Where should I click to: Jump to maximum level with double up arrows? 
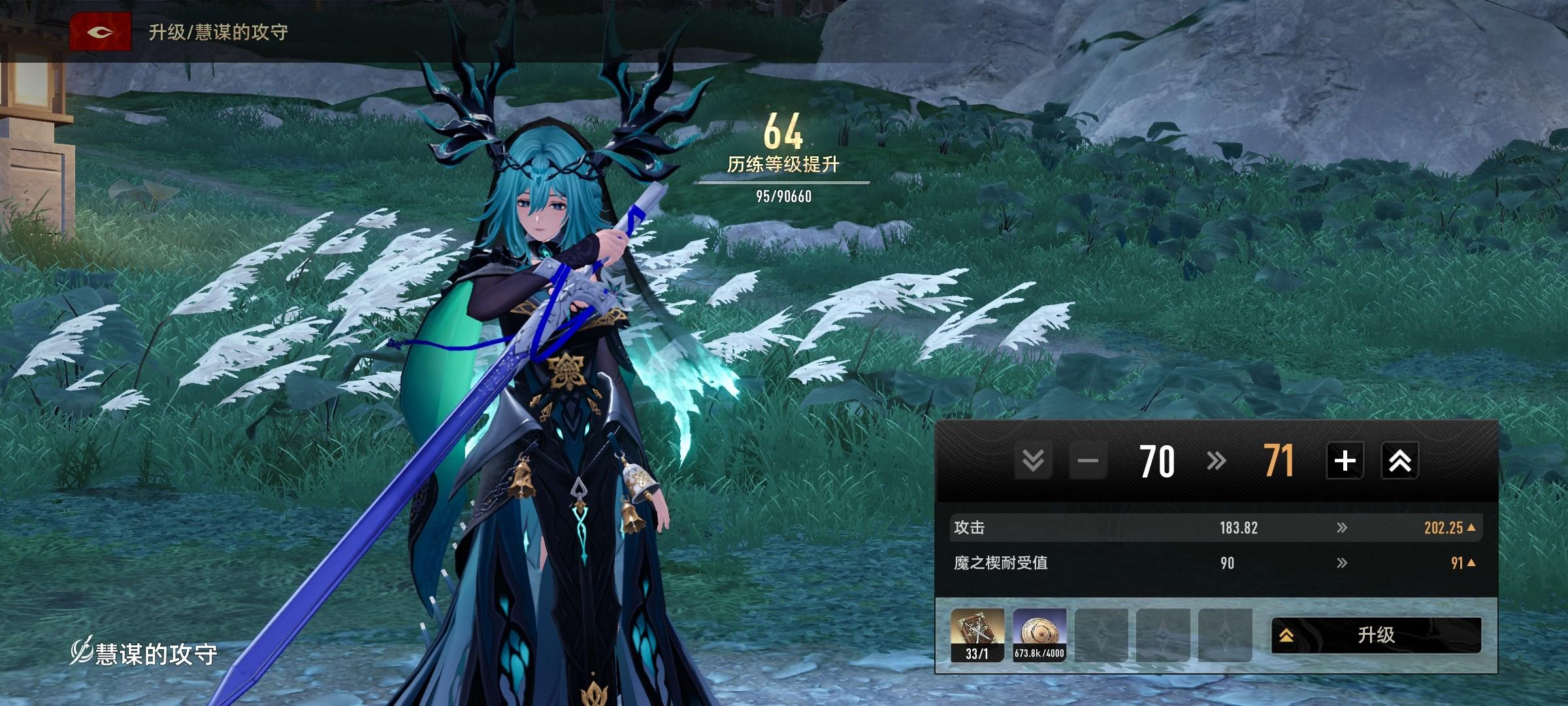point(1399,461)
